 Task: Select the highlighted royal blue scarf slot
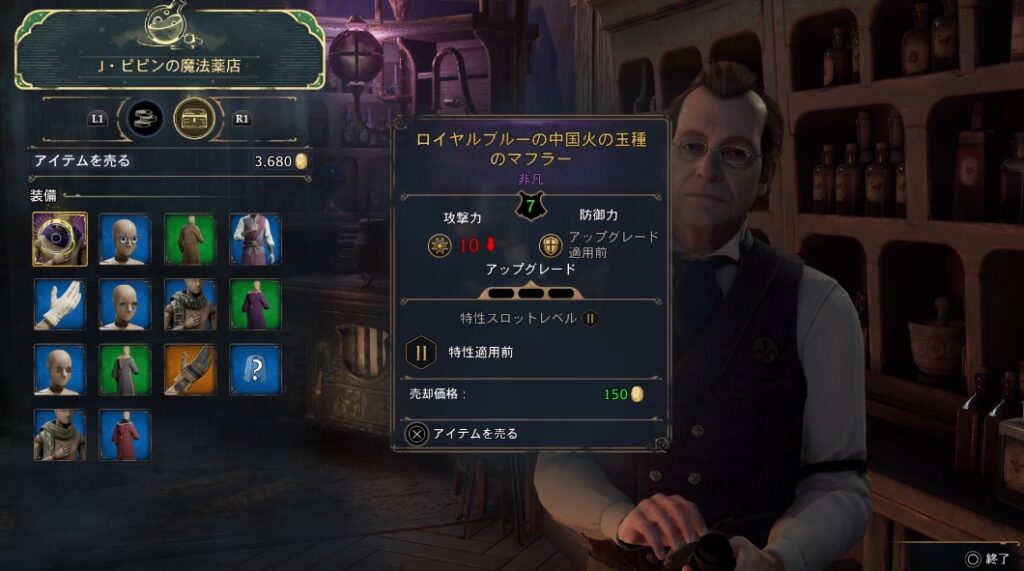[60, 239]
